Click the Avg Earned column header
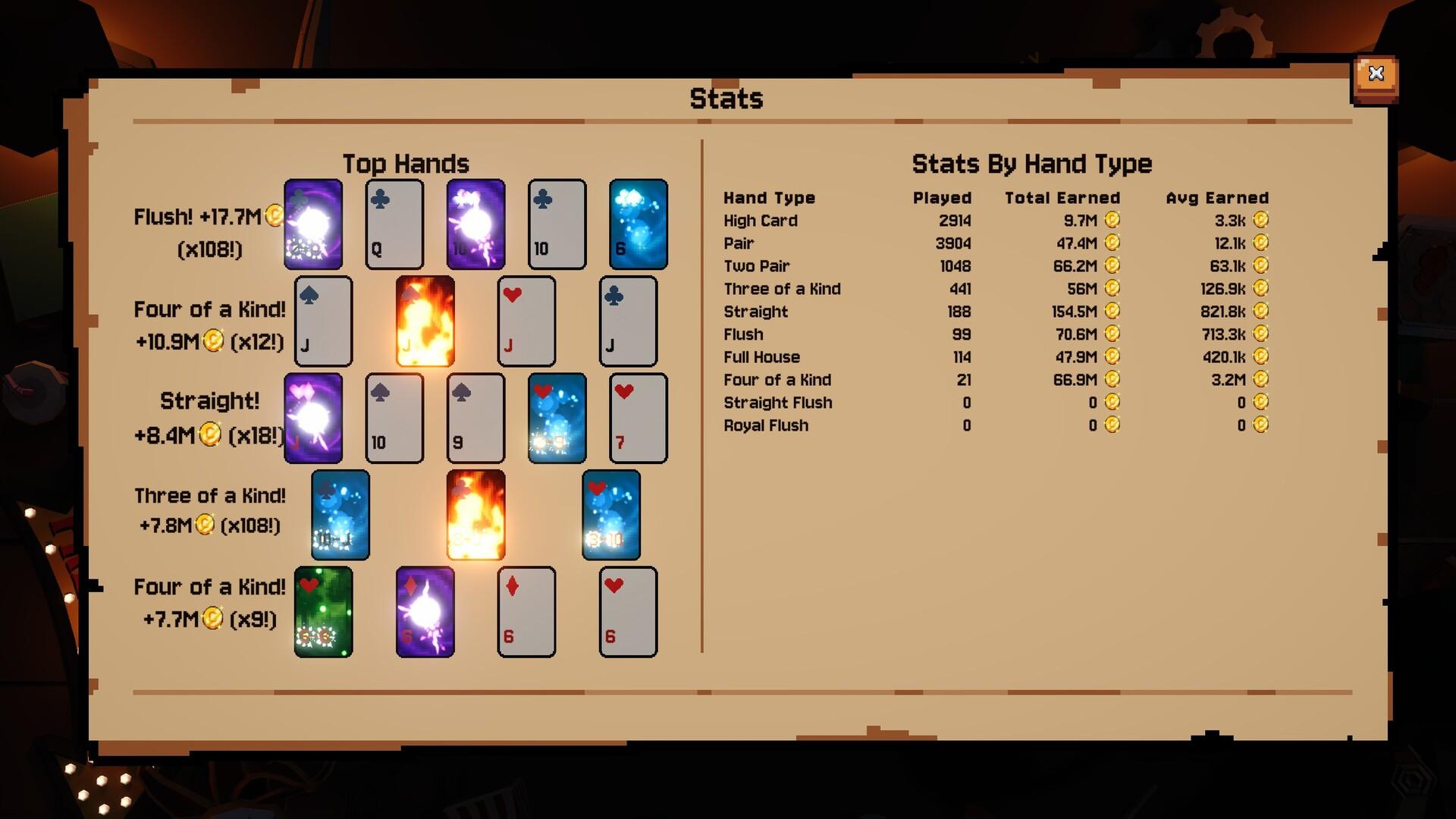 click(x=1217, y=197)
